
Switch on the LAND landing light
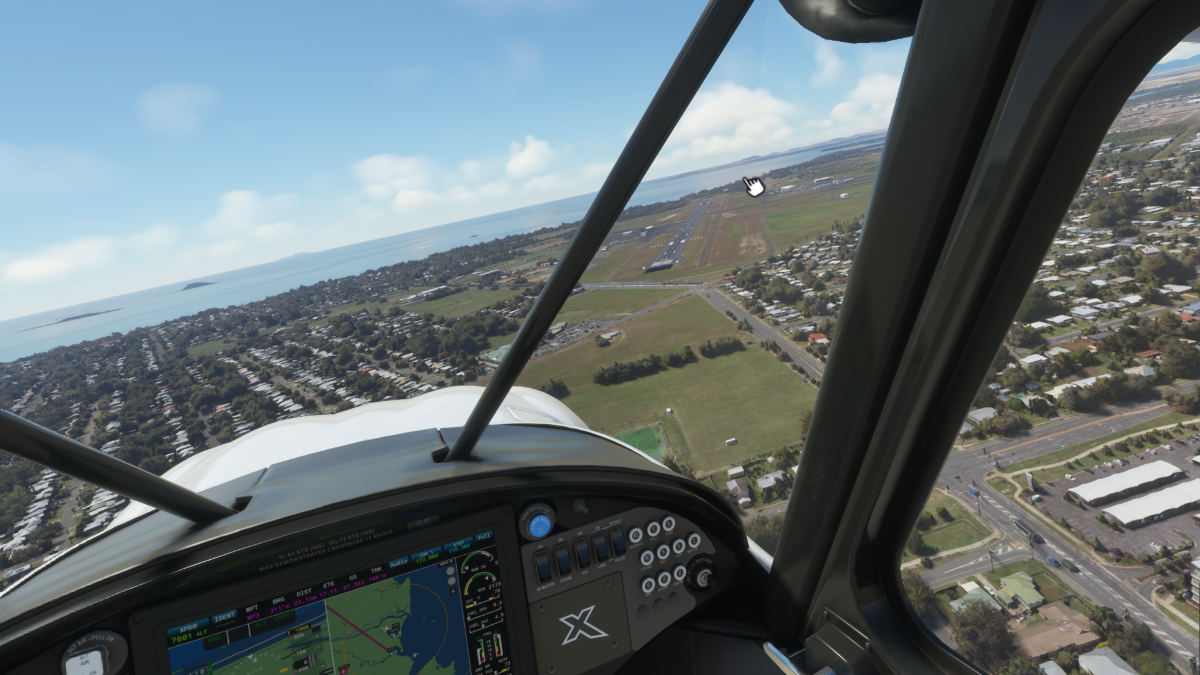click(601, 547)
